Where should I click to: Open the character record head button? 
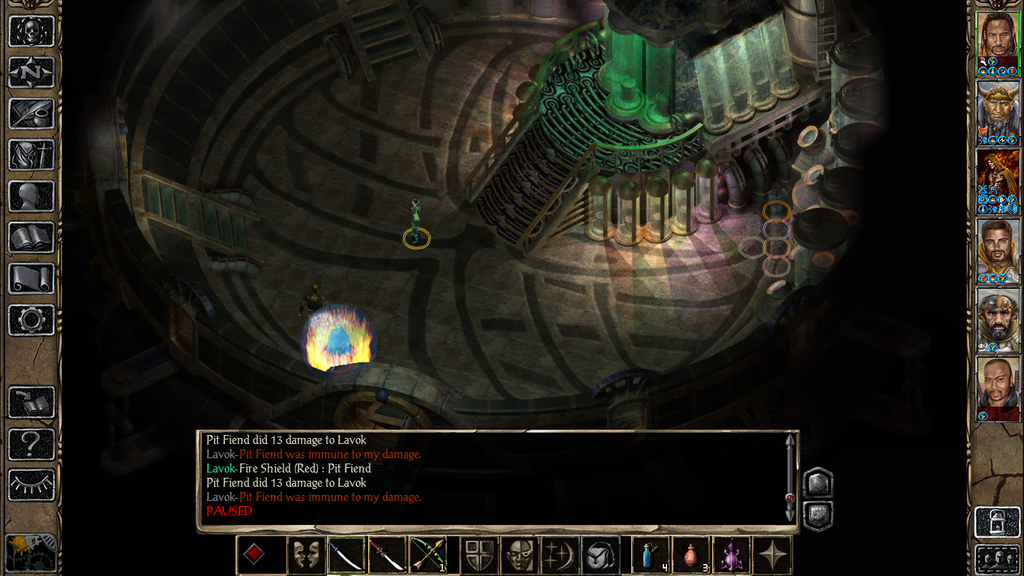[x=31, y=196]
